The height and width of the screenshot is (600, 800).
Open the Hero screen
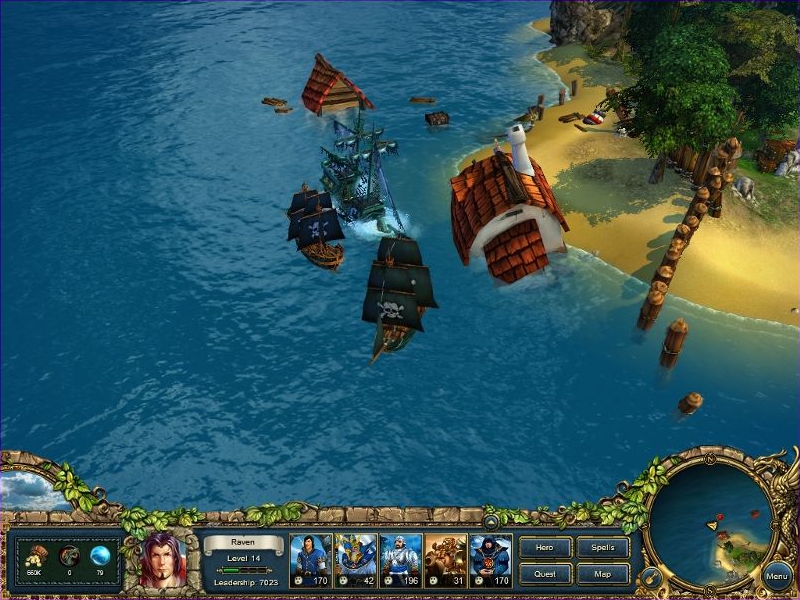point(546,547)
